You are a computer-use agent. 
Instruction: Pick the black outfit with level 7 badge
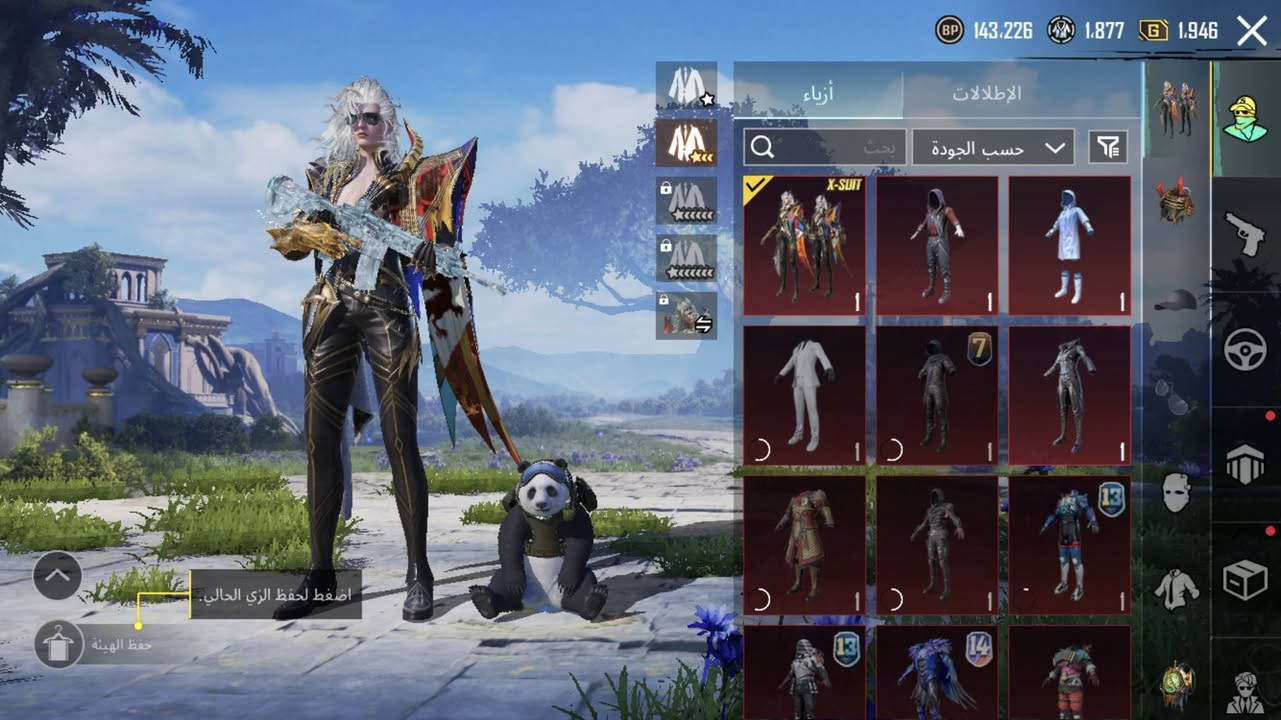[936, 396]
